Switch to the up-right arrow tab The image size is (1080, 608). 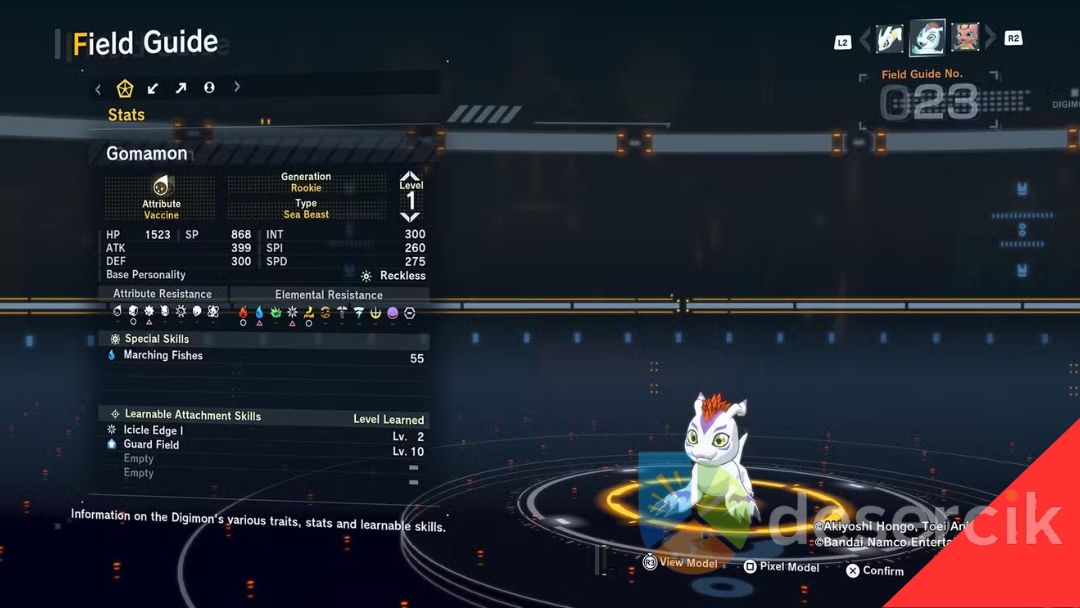pos(181,88)
